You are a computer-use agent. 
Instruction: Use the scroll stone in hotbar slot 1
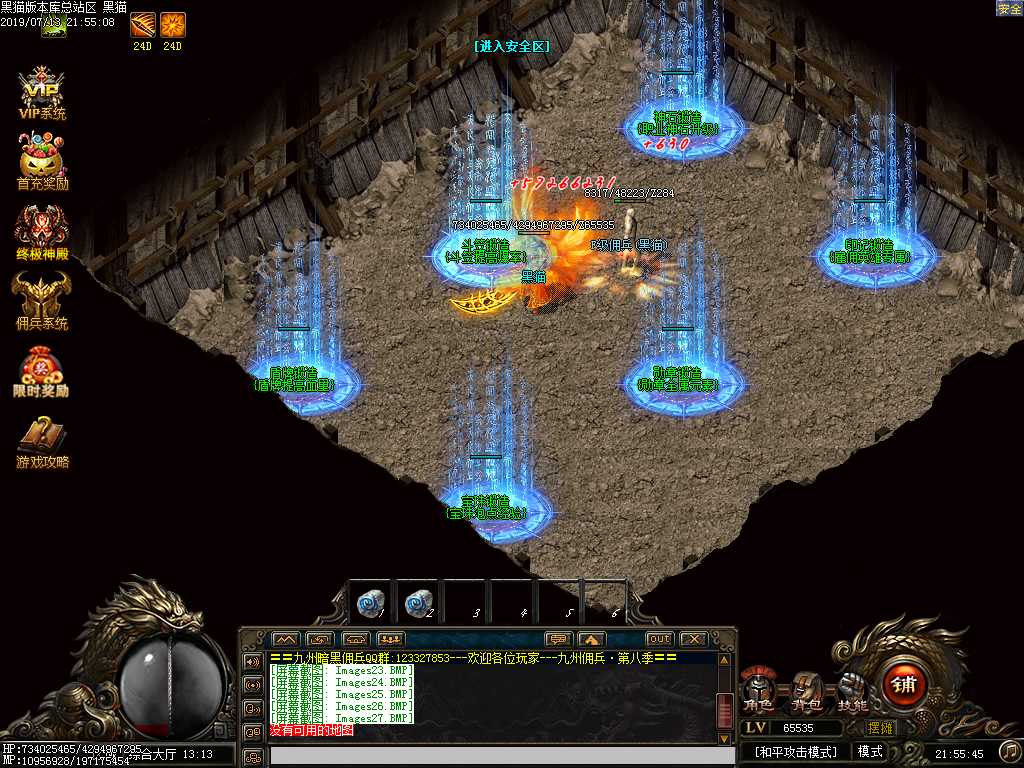369,603
